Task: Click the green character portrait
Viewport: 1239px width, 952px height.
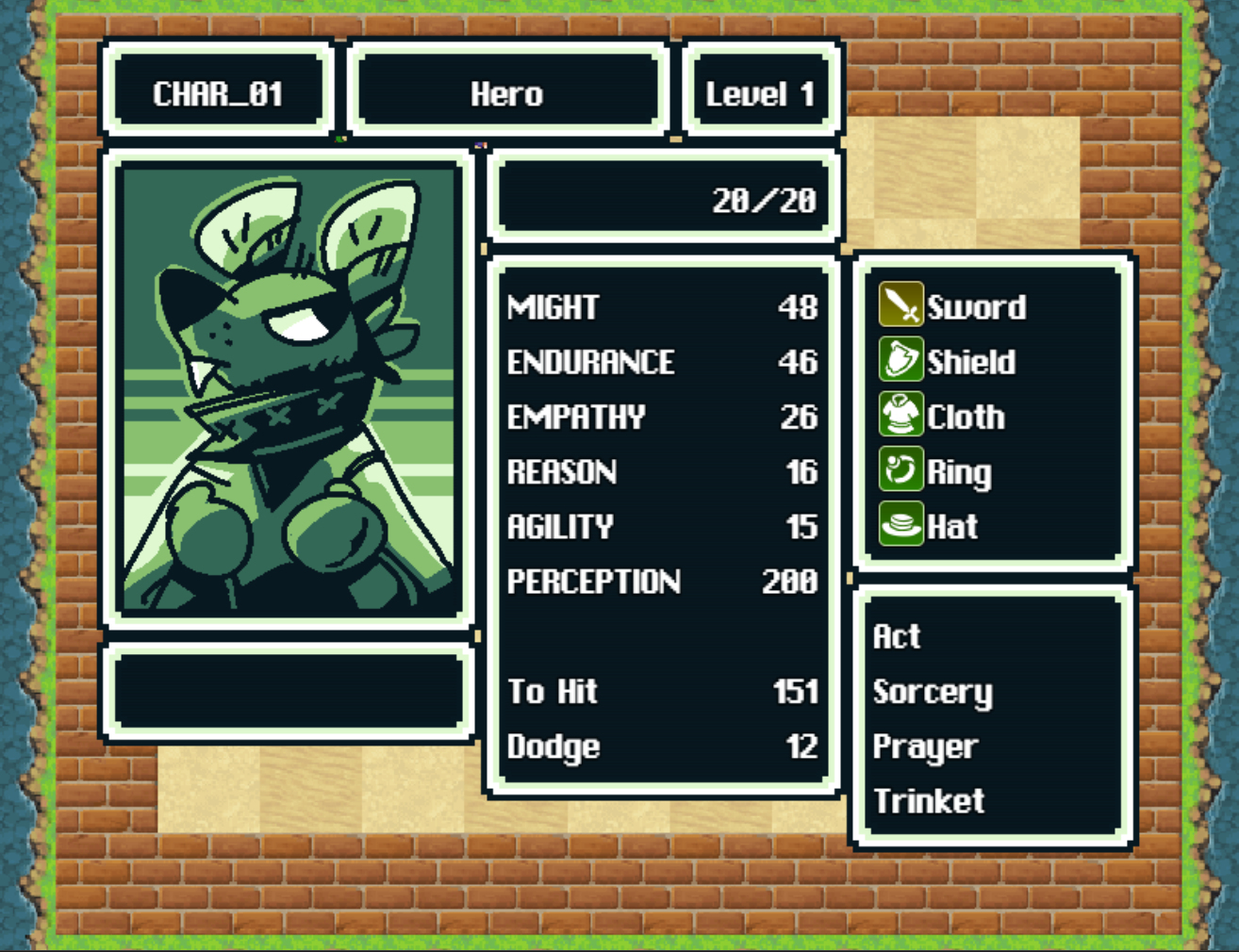Action: [289, 388]
